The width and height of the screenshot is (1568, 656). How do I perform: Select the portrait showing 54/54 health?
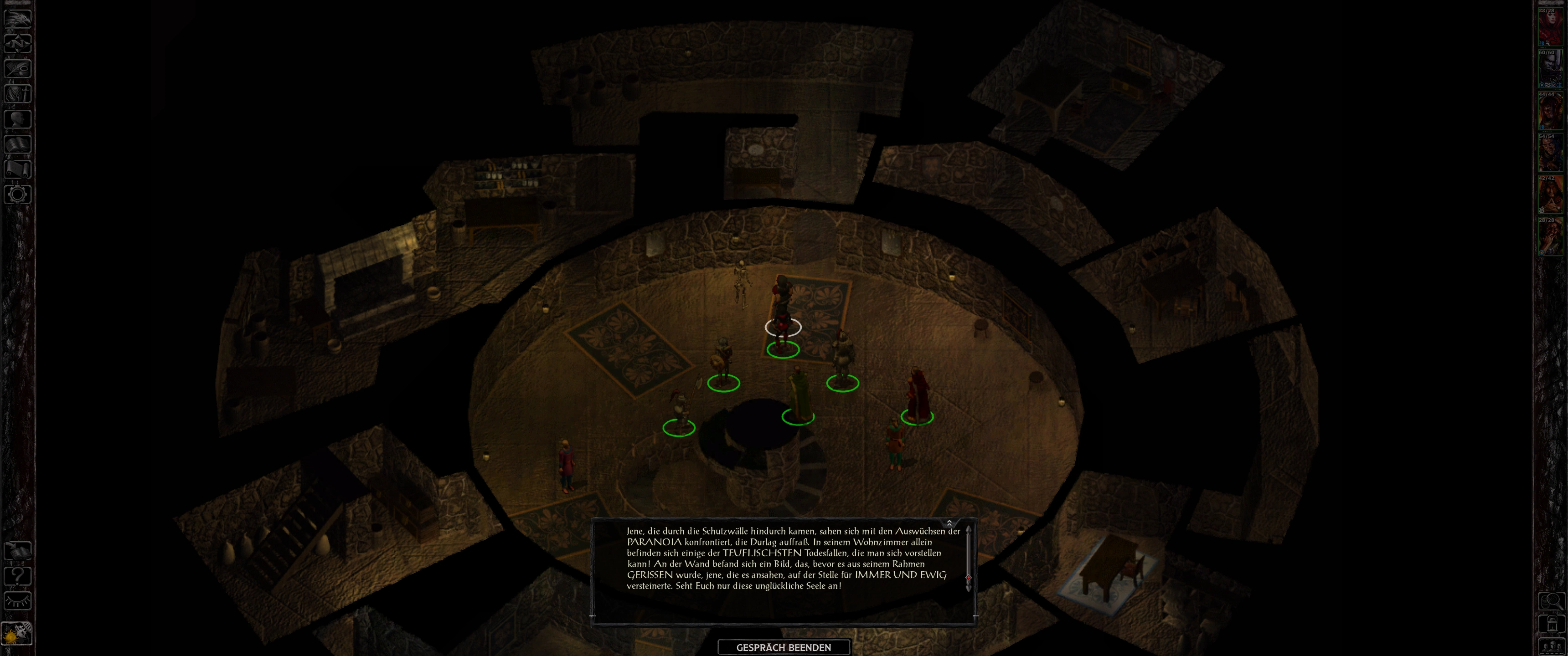point(1551,153)
